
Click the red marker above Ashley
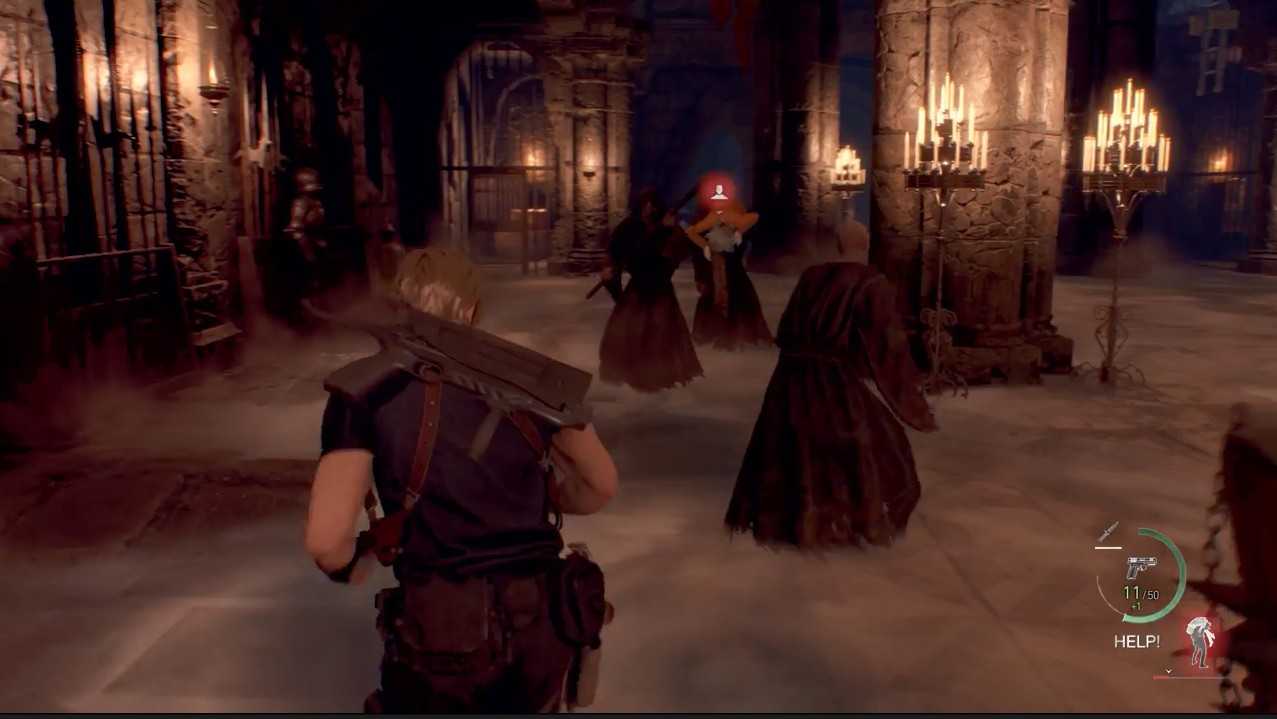(x=718, y=191)
